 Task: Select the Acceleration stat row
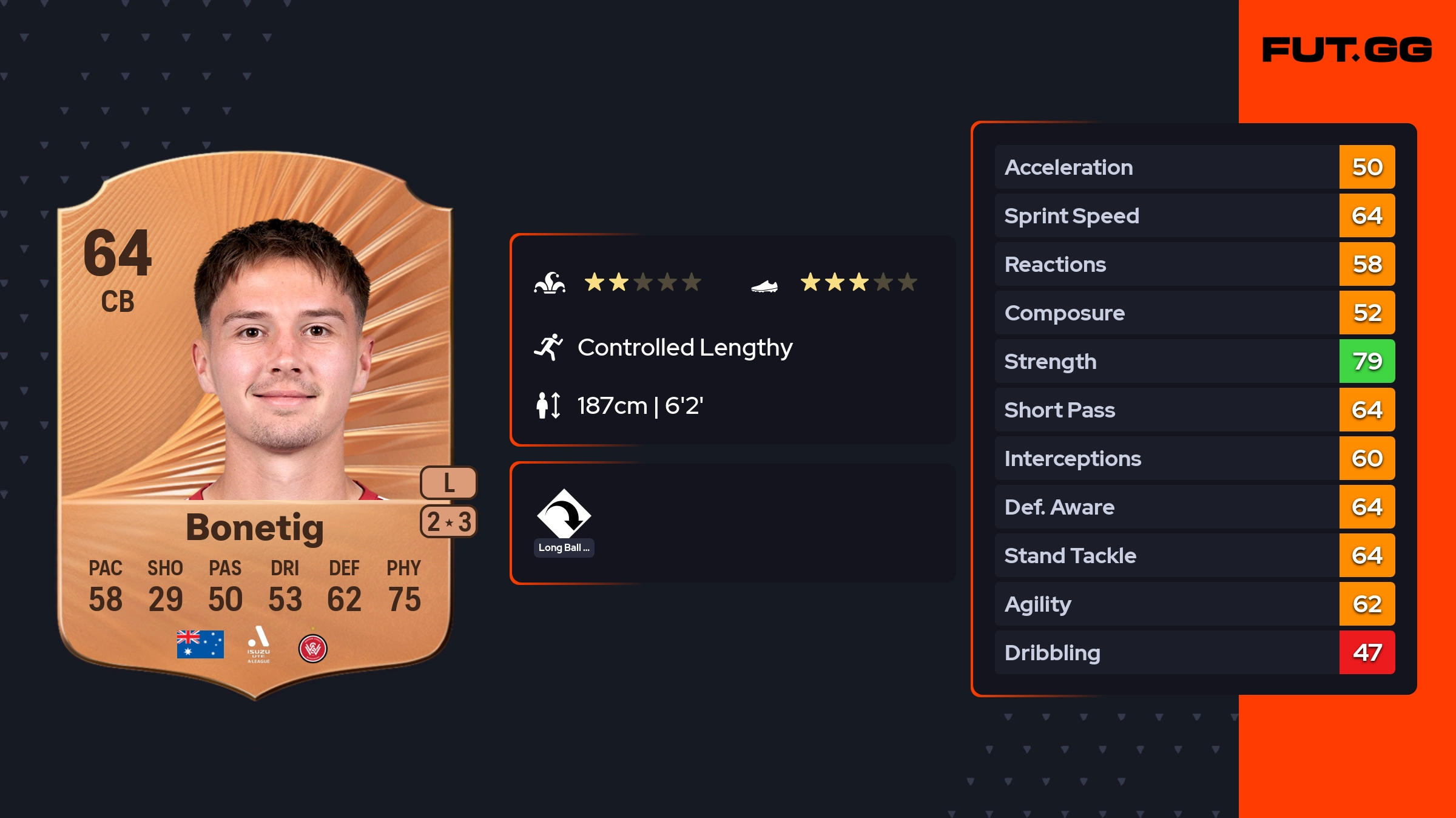(1194, 167)
